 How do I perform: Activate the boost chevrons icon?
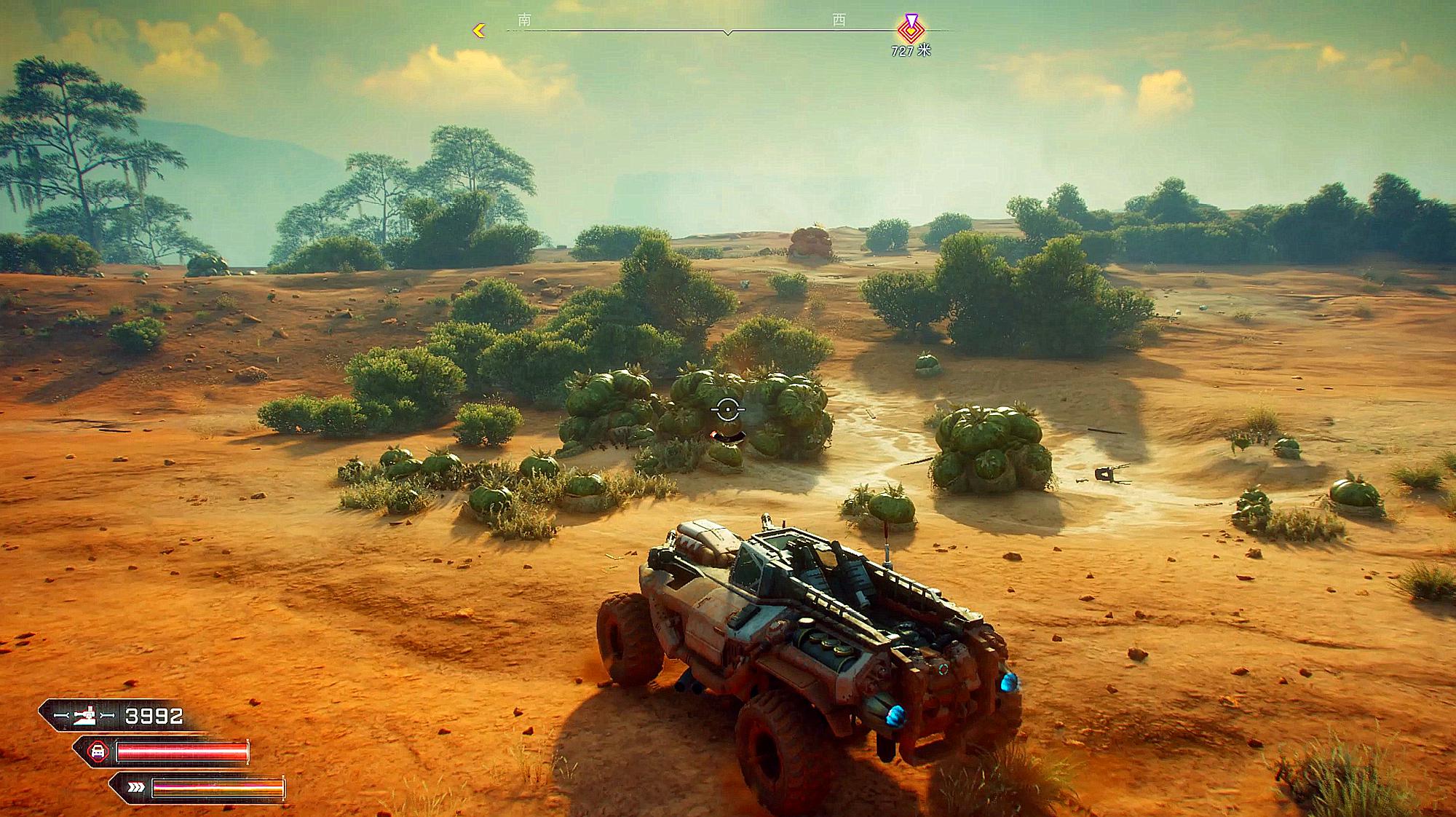point(135,787)
